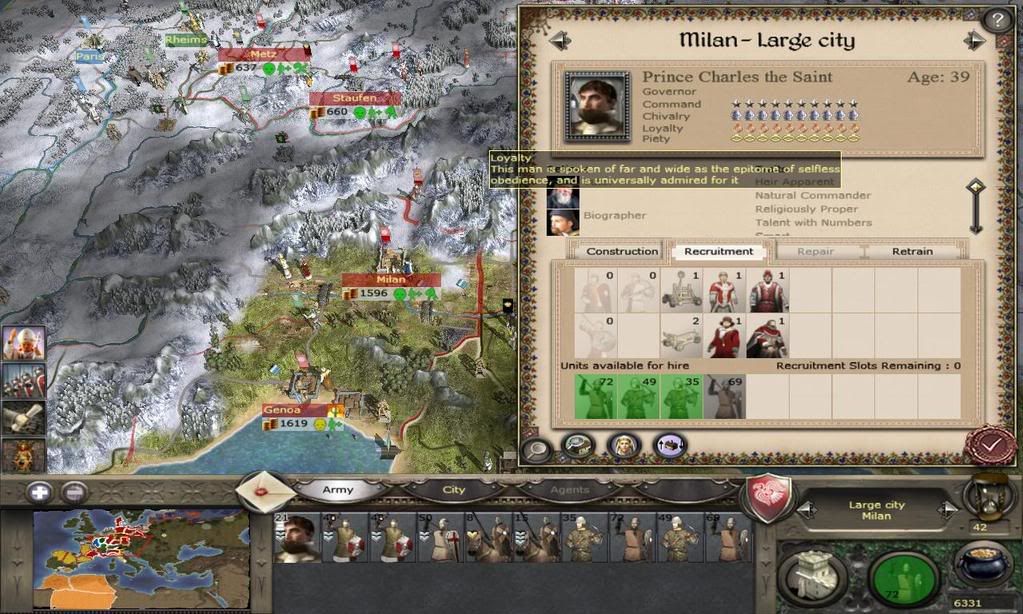Viewport: 1023px width, 614px height.
Task: Open the faction overview shield
Action: (767, 497)
